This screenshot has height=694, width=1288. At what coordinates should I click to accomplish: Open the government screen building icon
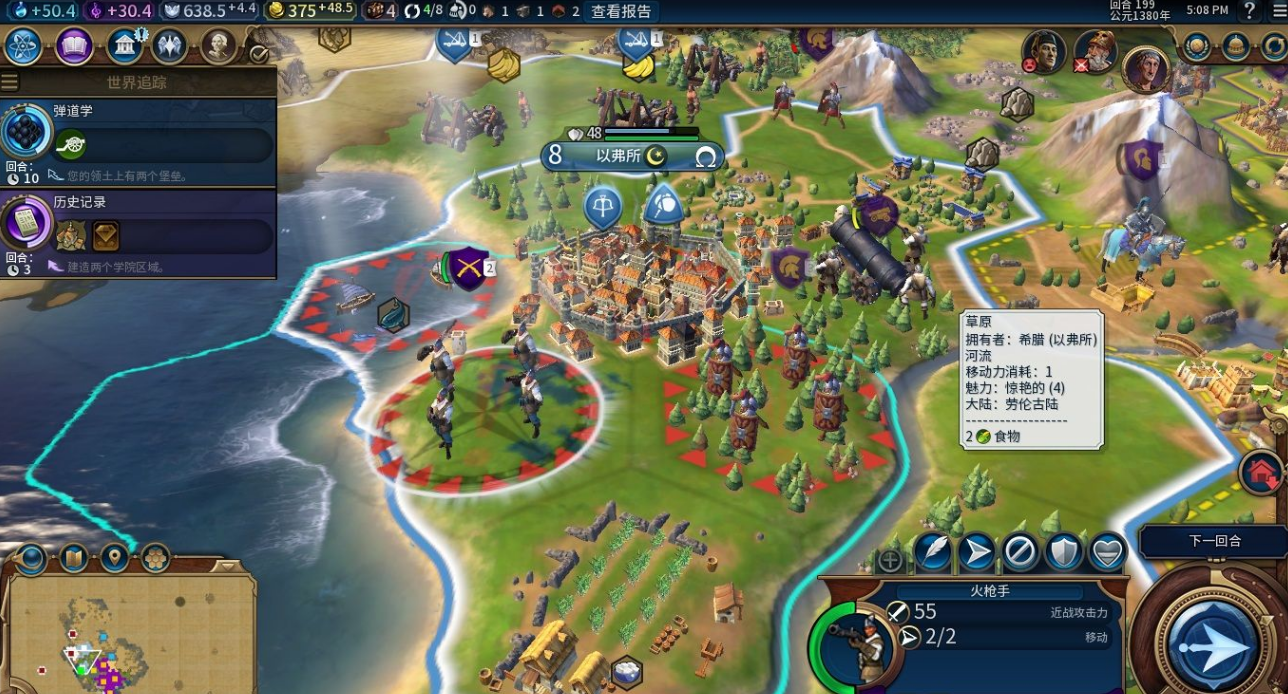pos(124,46)
